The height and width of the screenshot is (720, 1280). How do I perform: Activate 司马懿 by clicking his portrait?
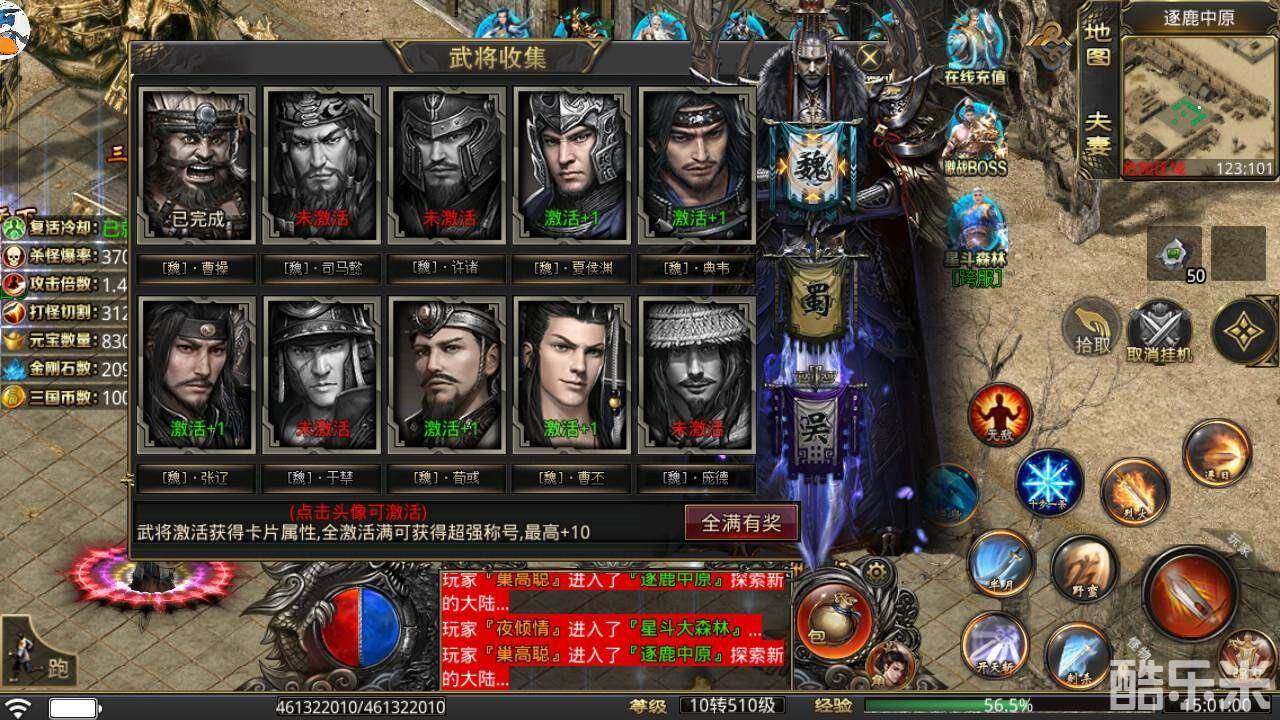(320, 165)
